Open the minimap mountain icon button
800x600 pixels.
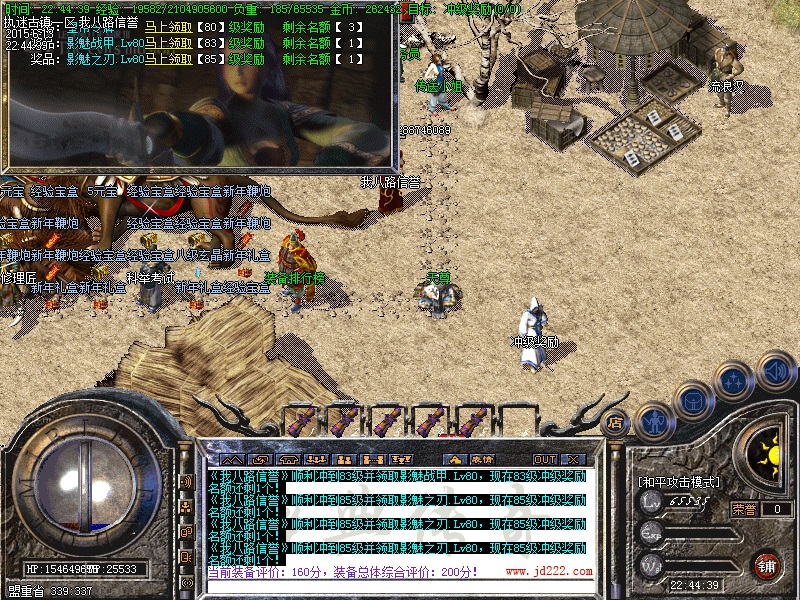(x=230, y=459)
